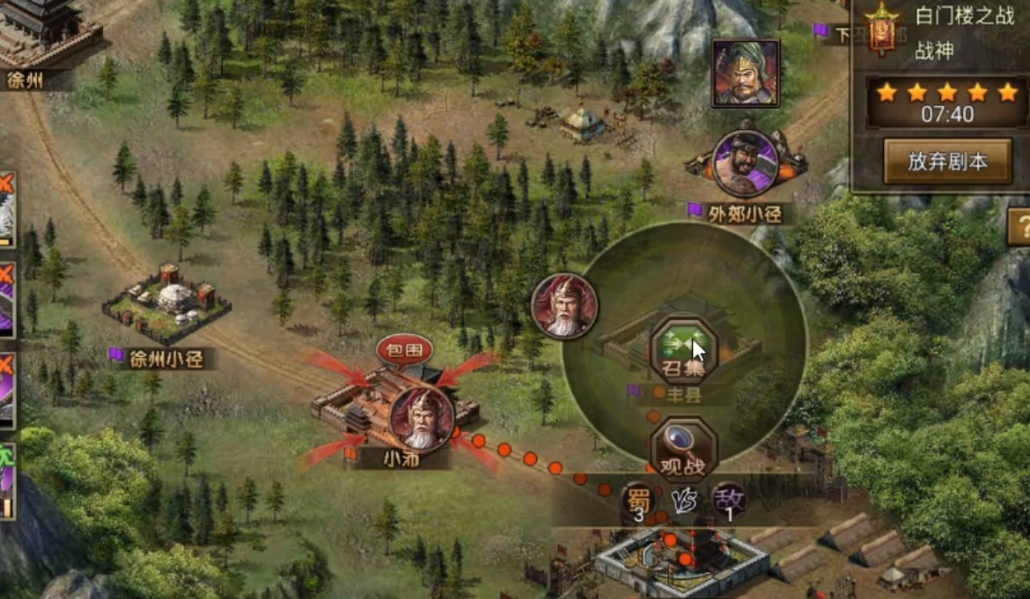Activate the 召集 rally button

coord(683,351)
